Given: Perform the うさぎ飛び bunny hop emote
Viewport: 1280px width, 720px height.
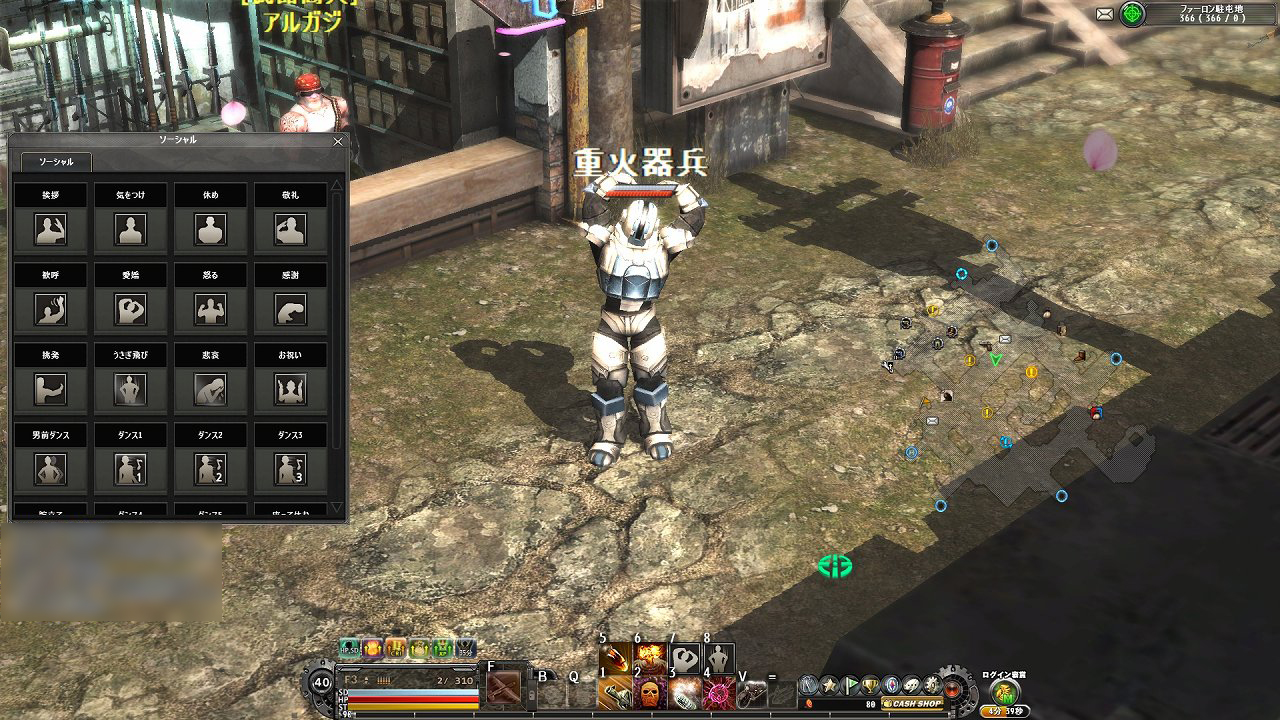Looking at the screenshot, I should (x=130, y=390).
